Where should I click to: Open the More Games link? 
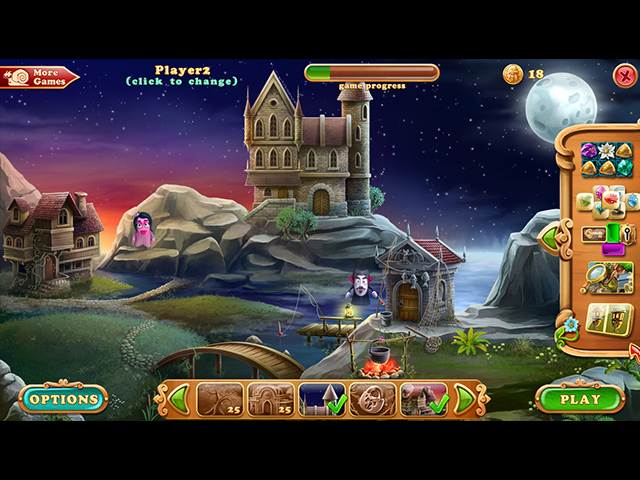coord(40,77)
